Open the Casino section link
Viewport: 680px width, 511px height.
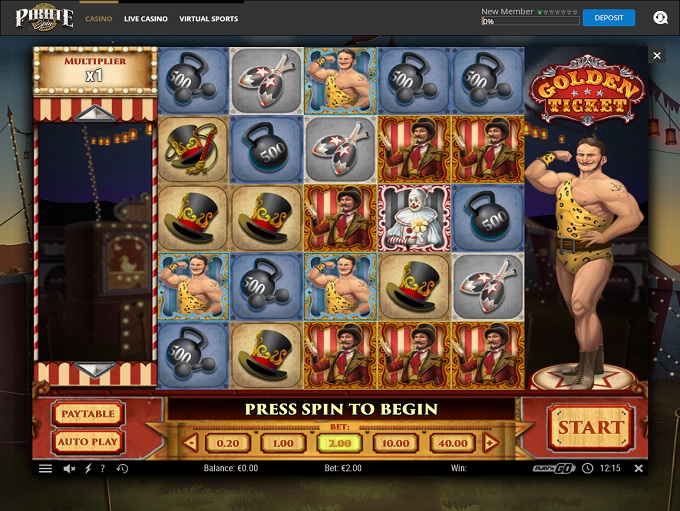(98, 19)
